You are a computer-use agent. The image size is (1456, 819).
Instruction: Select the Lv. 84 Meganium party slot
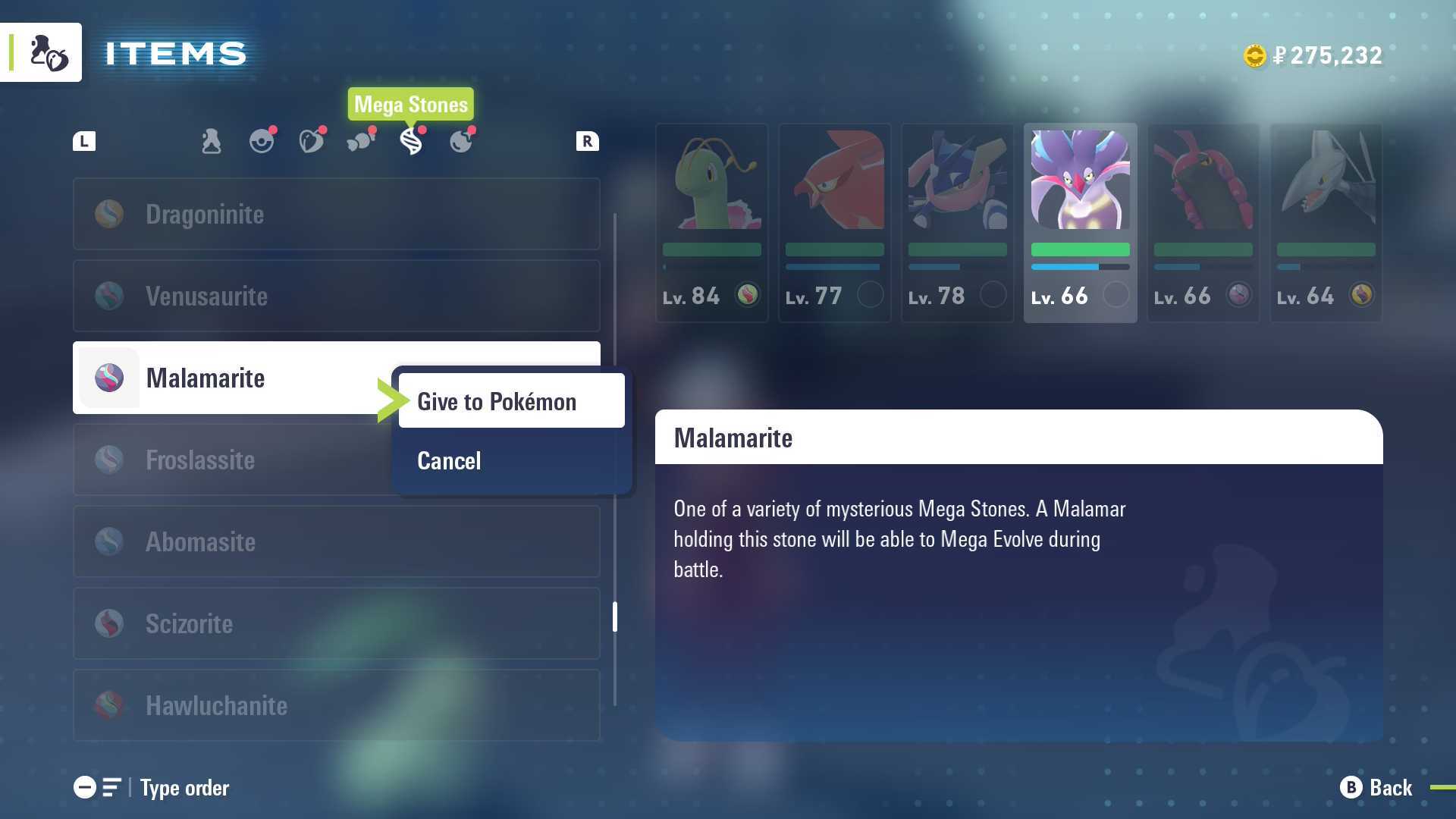coord(711,223)
